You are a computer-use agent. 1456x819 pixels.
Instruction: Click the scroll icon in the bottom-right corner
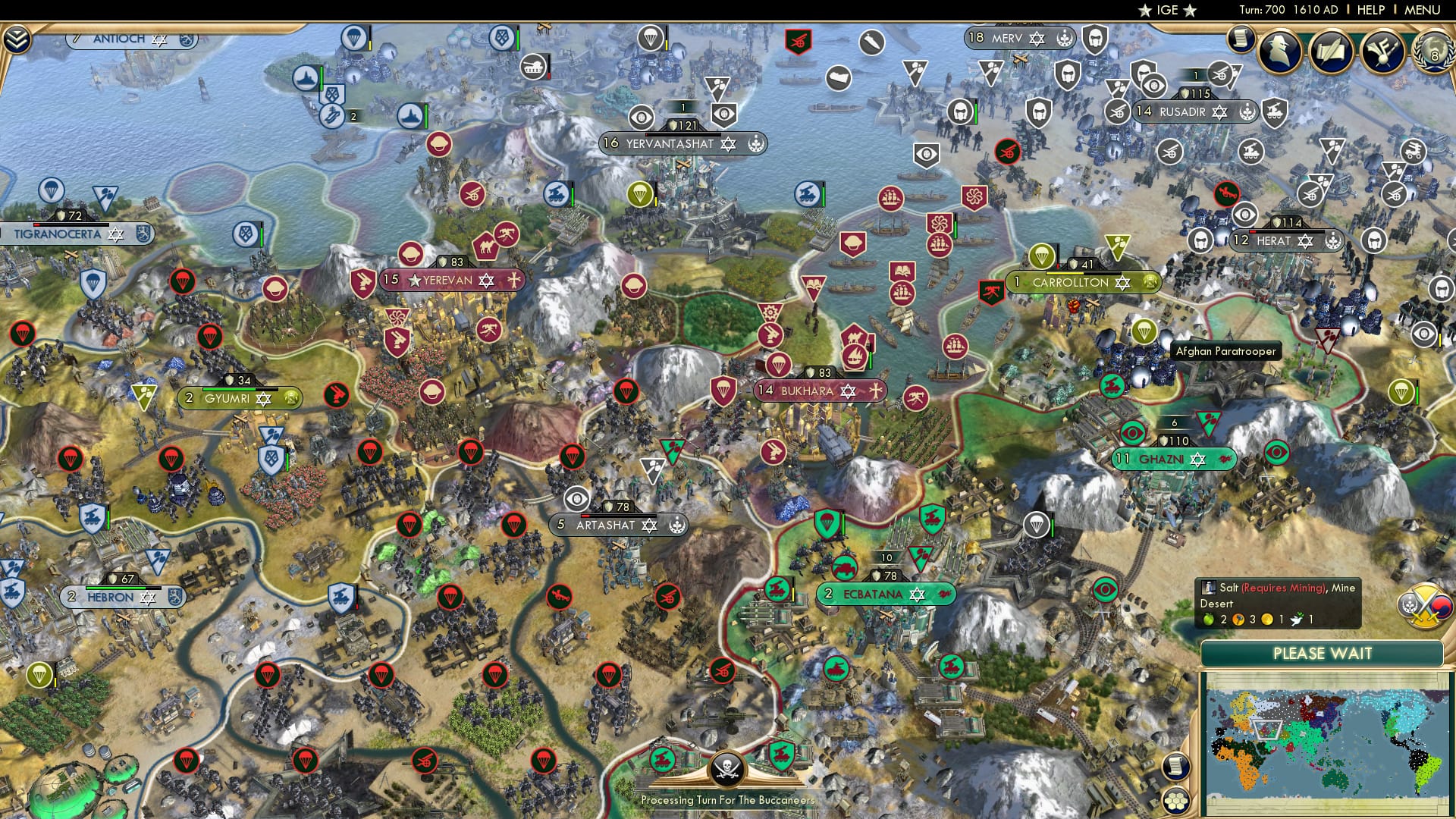point(1176,767)
